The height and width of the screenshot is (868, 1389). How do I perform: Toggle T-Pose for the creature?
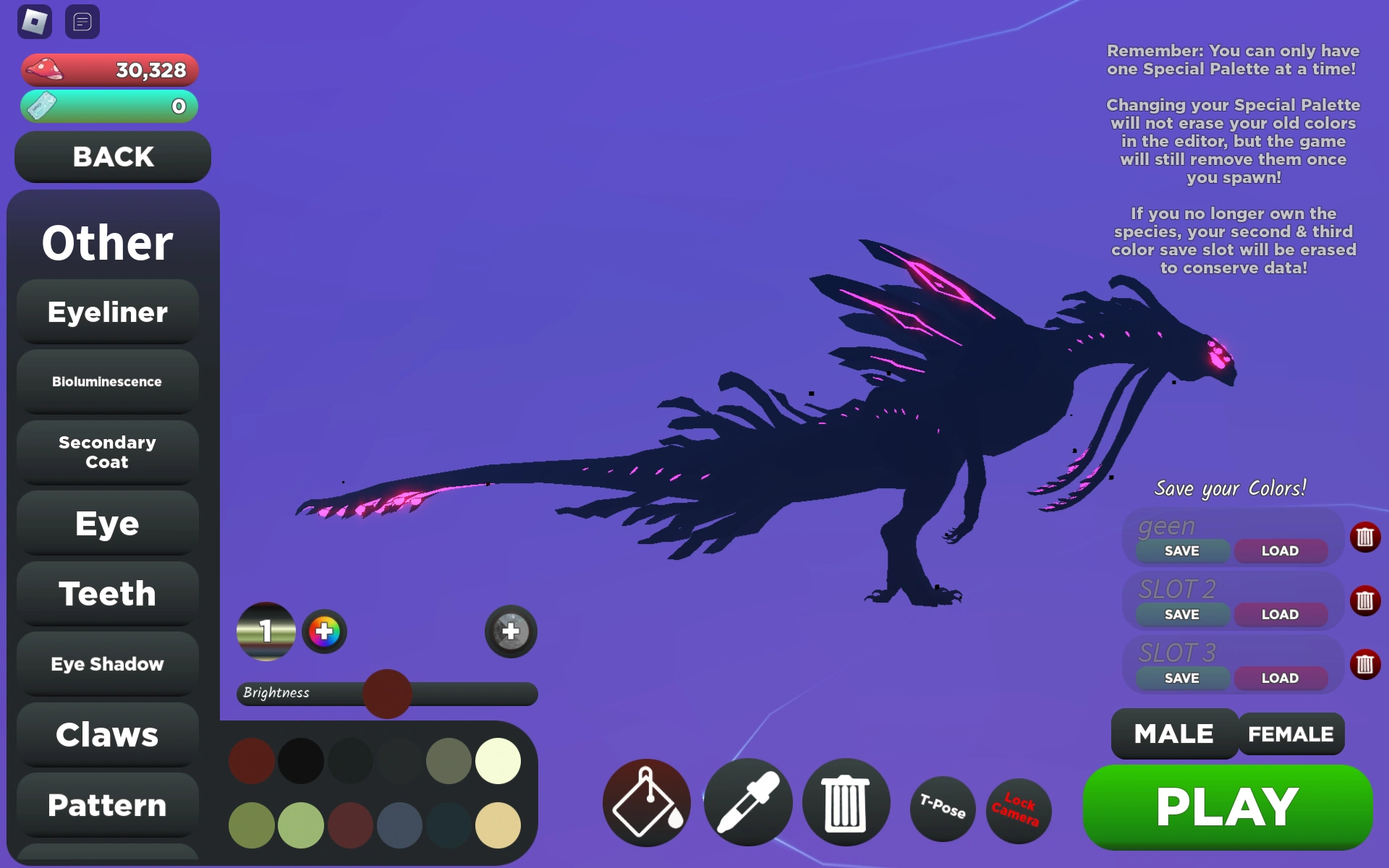[x=940, y=809]
